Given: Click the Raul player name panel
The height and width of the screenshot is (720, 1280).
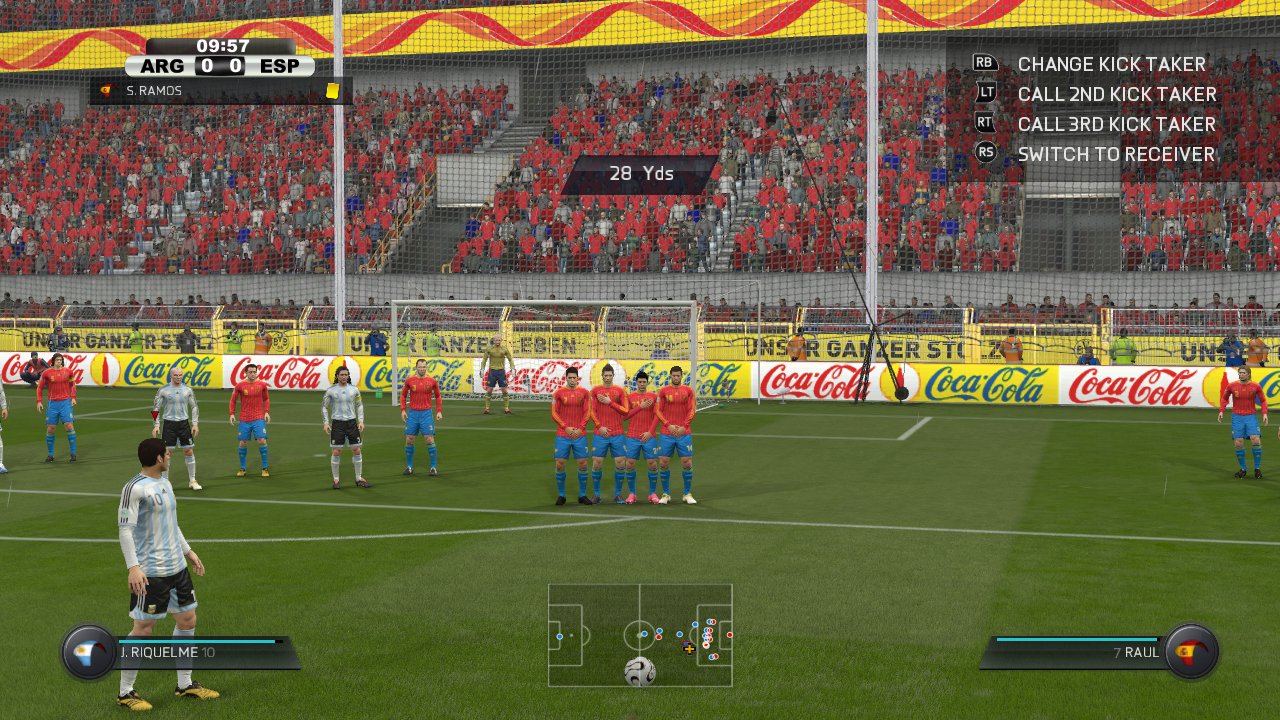Looking at the screenshot, I should [x=1075, y=652].
